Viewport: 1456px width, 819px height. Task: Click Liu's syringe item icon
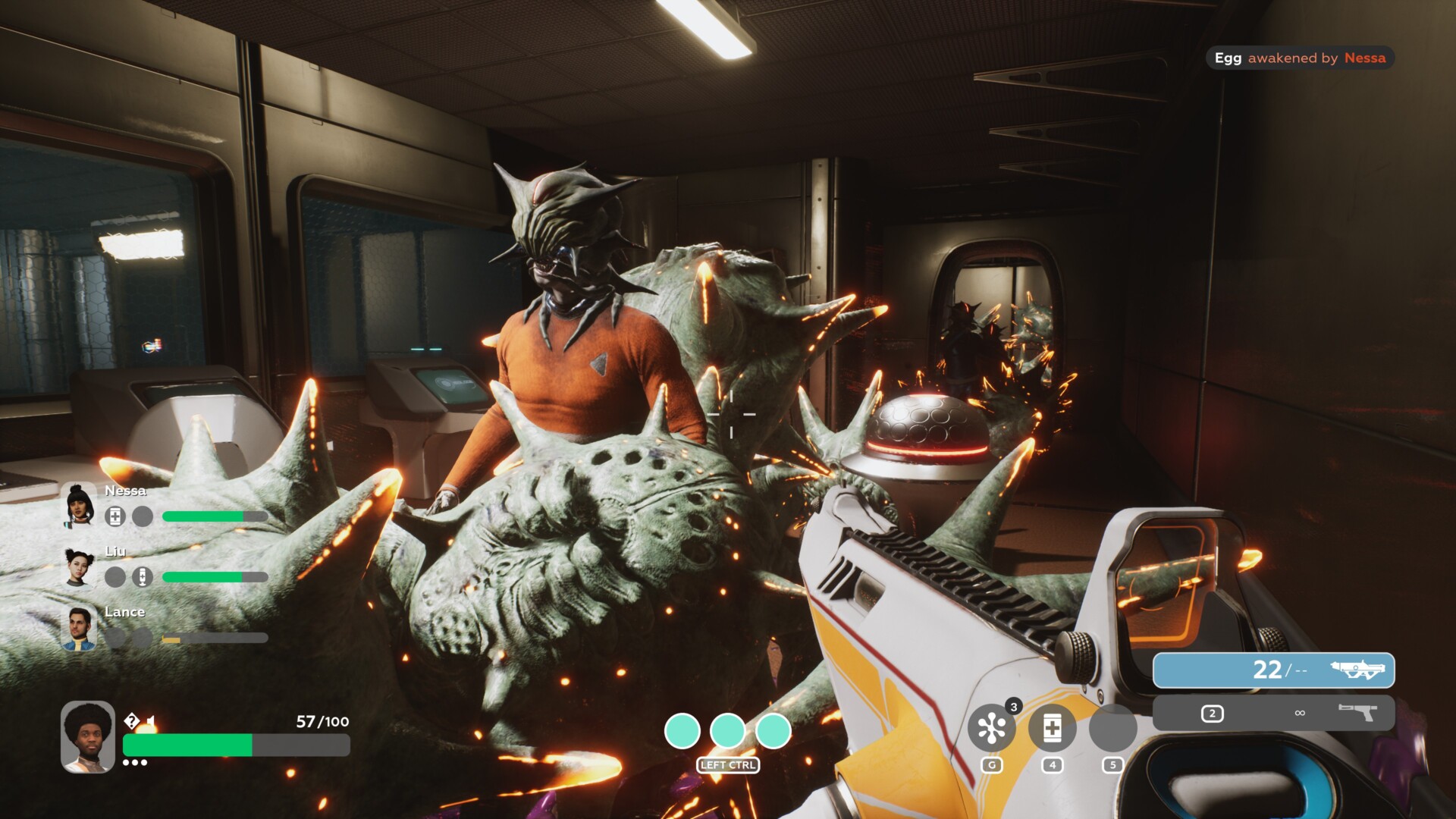coord(143,577)
